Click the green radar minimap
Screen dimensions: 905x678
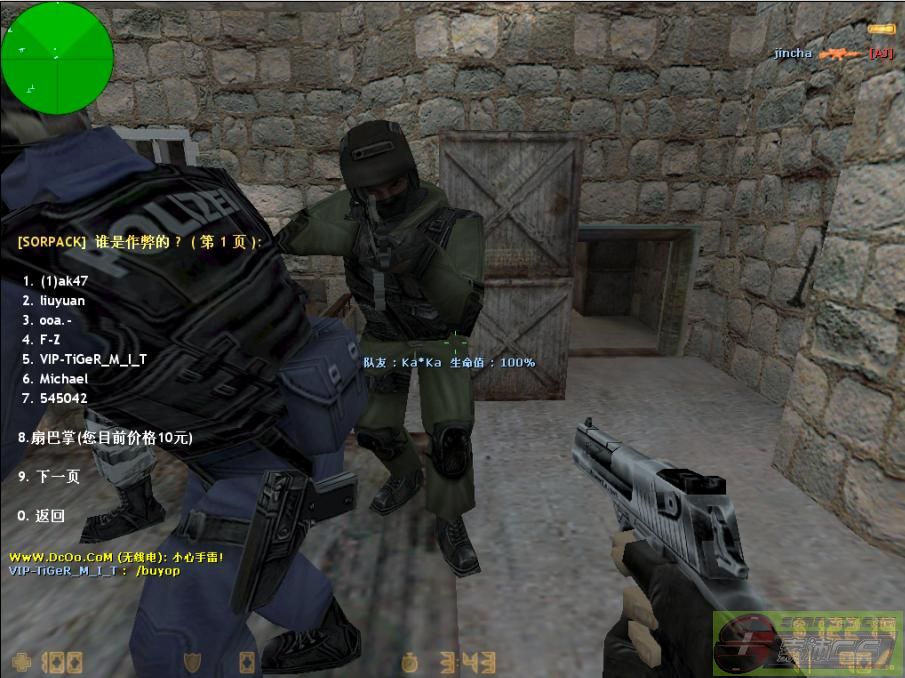tap(57, 58)
